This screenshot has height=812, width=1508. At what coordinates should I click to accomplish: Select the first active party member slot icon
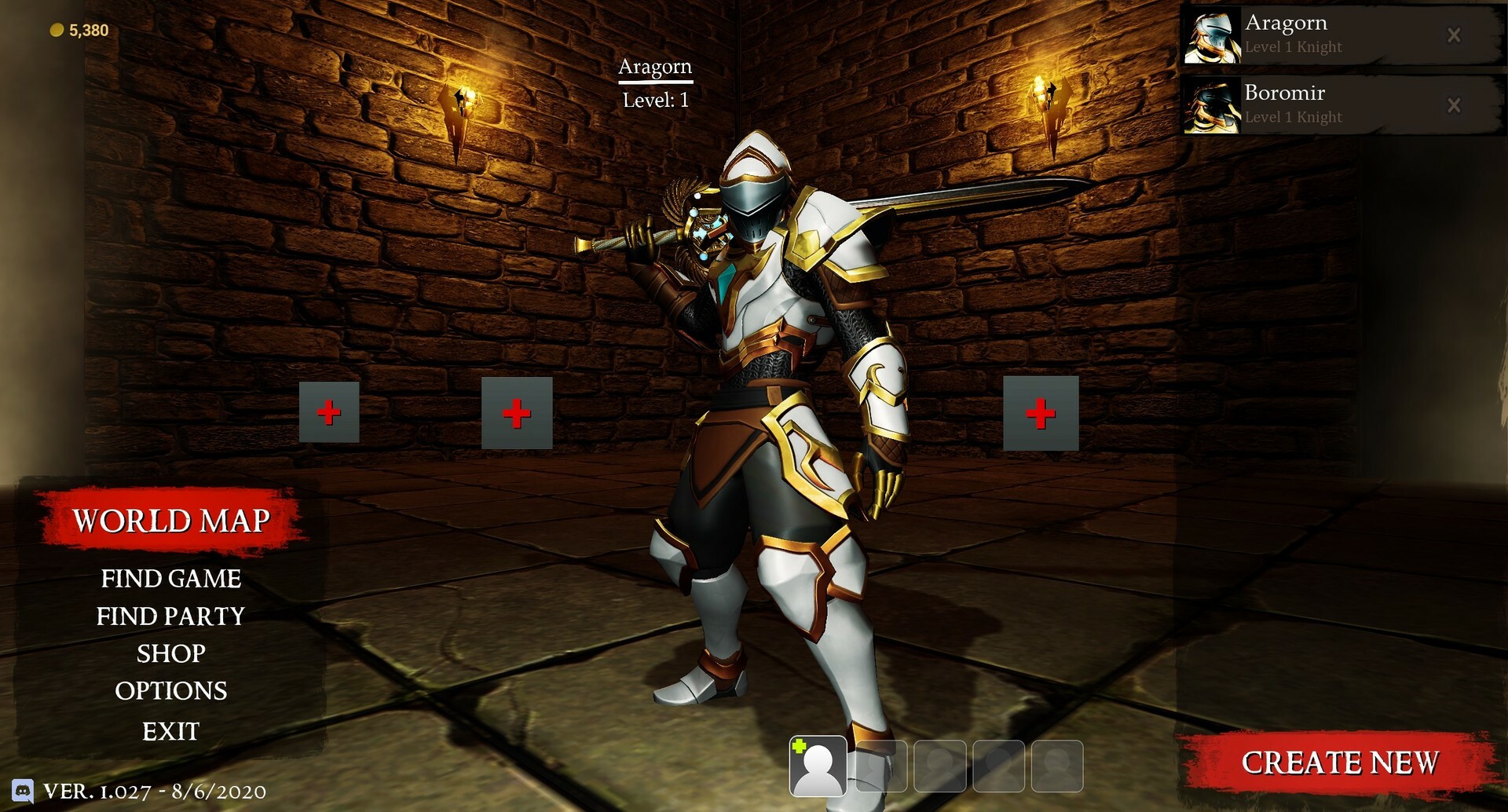pyautogui.click(x=818, y=766)
